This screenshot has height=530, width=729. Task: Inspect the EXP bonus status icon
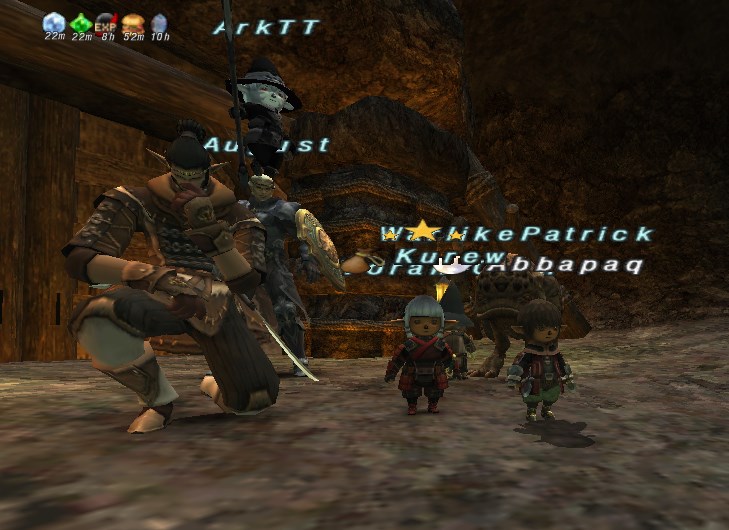(106, 22)
